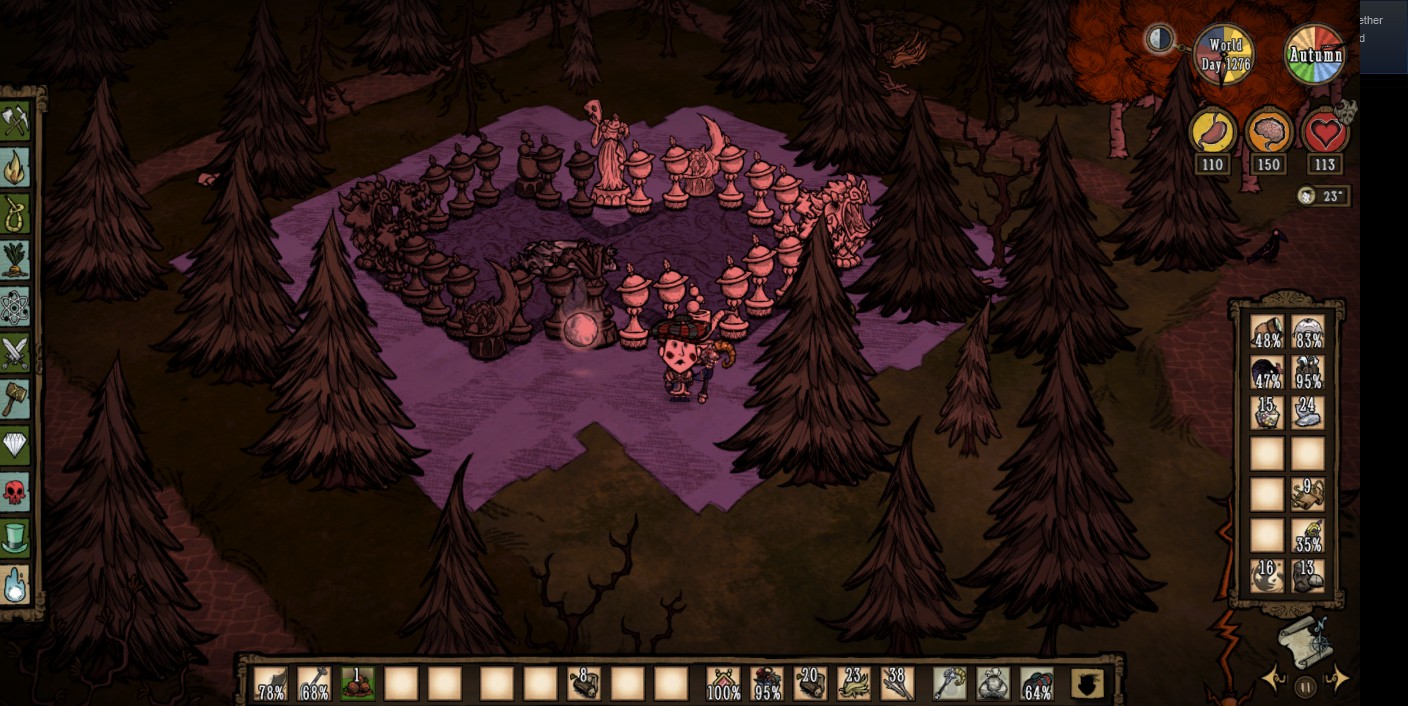Select the Survival crafting tab with rope icon
The height and width of the screenshot is (706, 1408).
15,214
